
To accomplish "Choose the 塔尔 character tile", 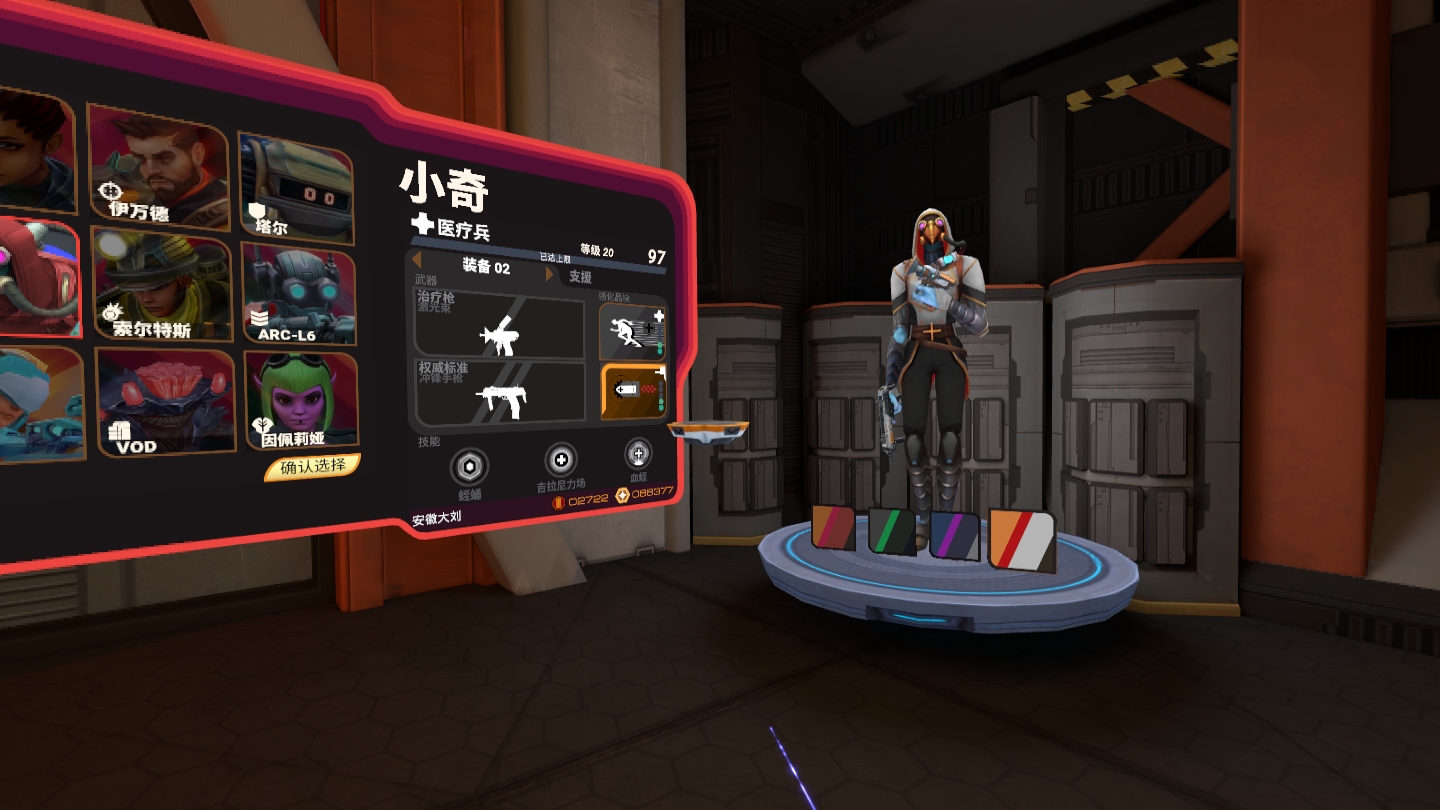I will (295, 186).
